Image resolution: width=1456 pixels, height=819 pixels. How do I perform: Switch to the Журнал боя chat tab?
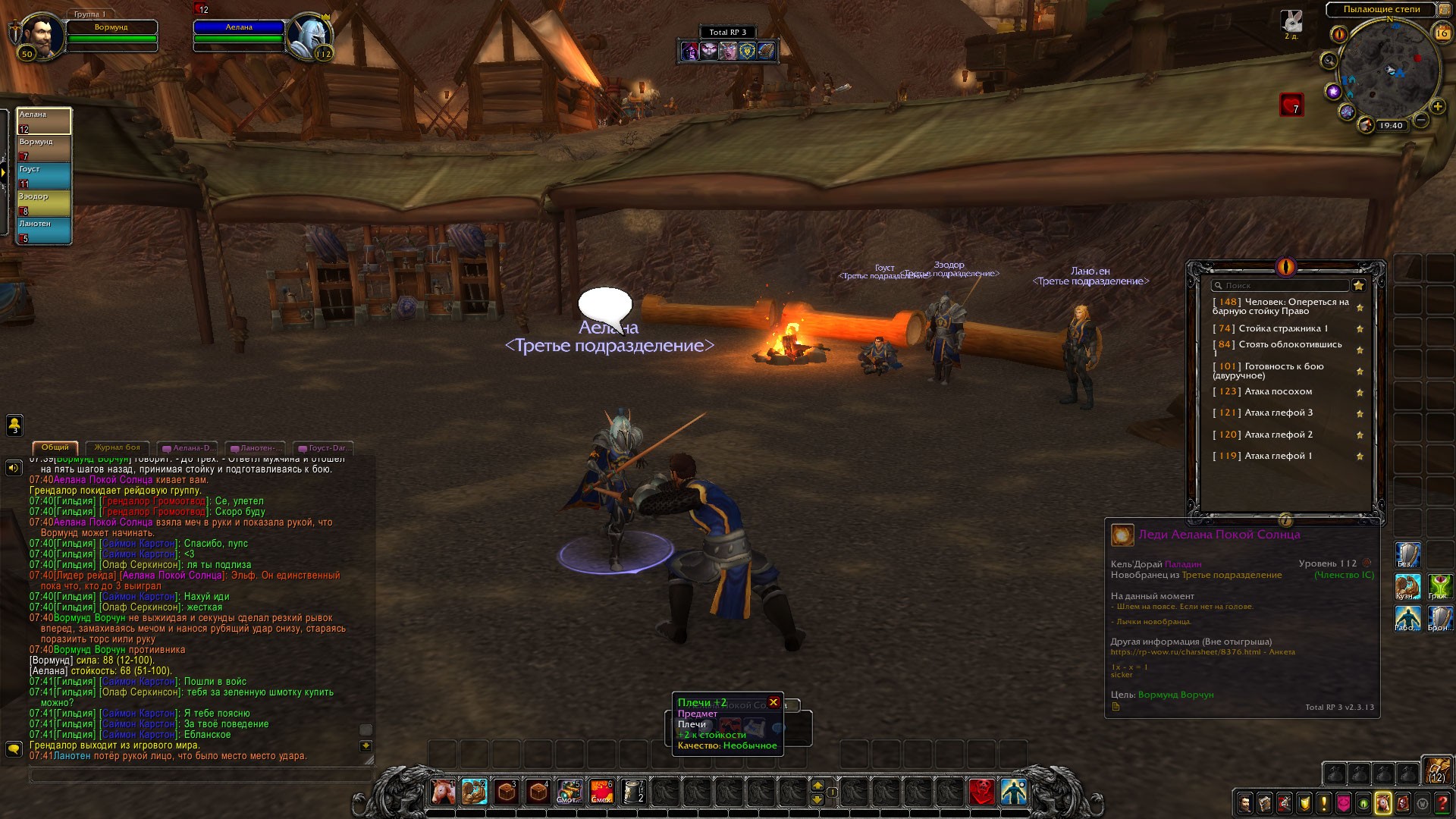pos(117,447)
